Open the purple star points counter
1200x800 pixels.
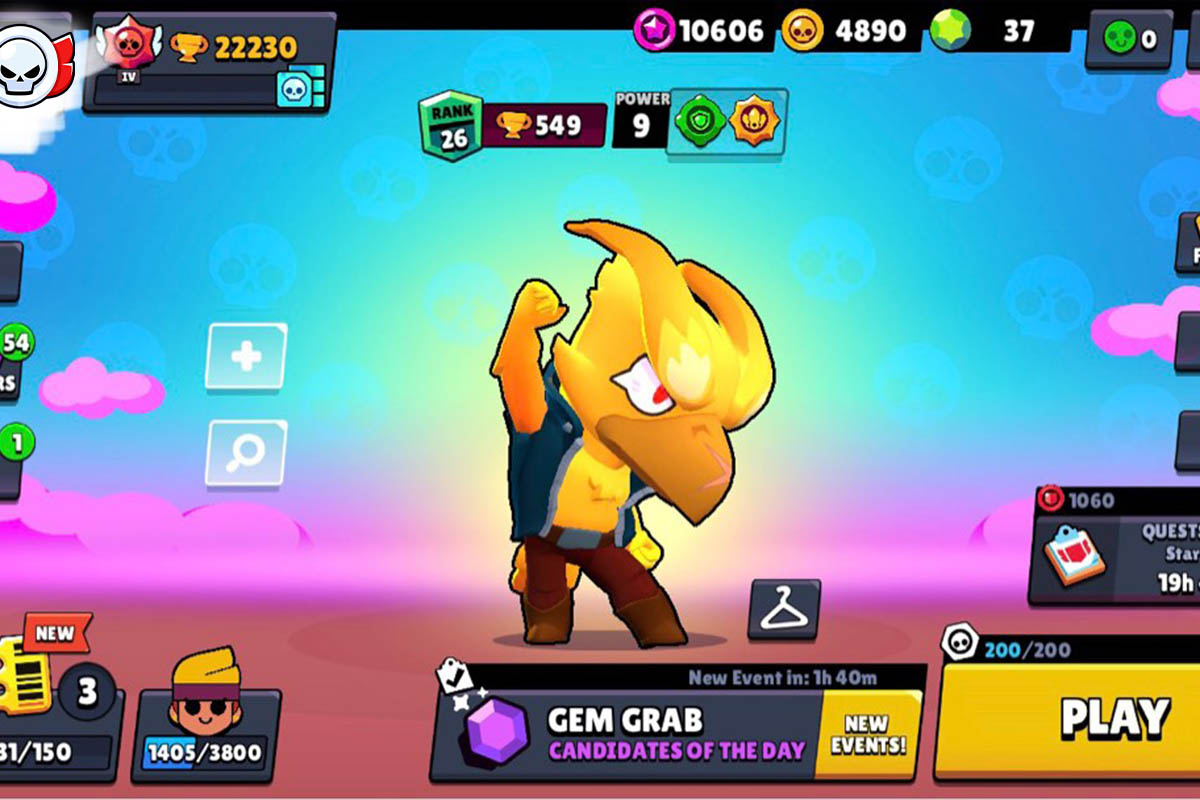tap(701, 32)
